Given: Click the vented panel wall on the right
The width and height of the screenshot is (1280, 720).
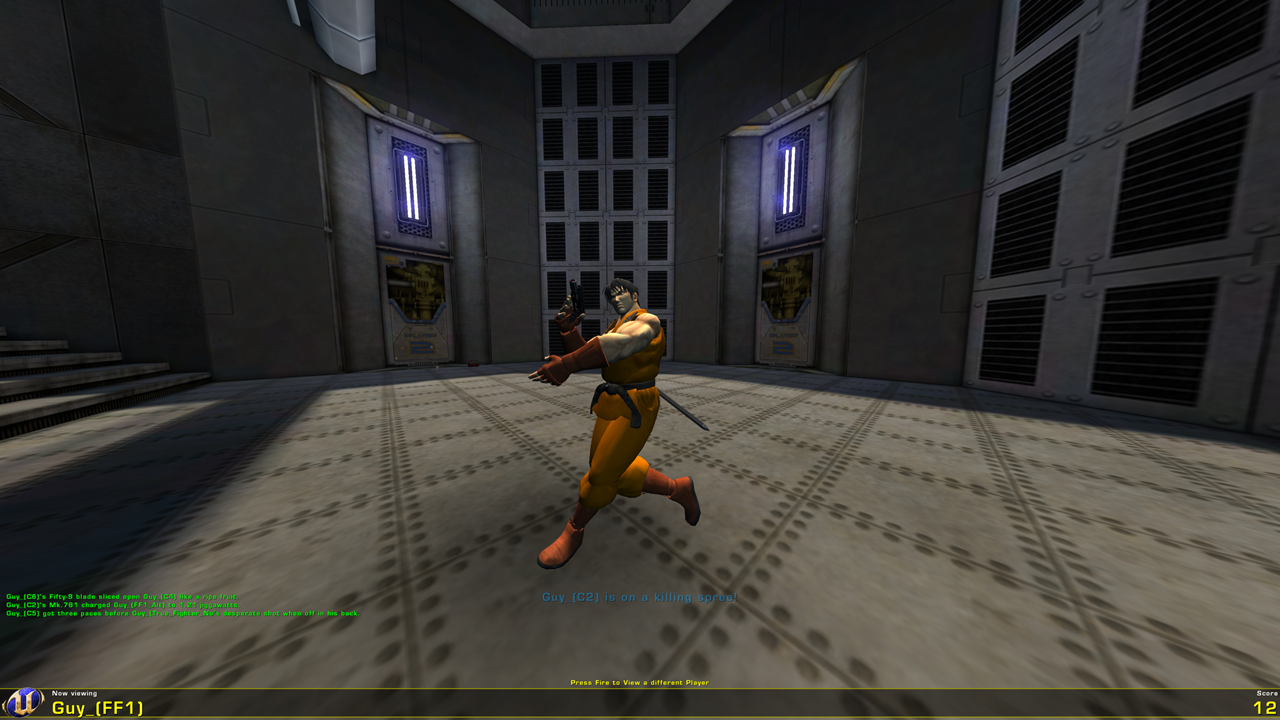Looking at the screenshot, I should click(1120, 200).
